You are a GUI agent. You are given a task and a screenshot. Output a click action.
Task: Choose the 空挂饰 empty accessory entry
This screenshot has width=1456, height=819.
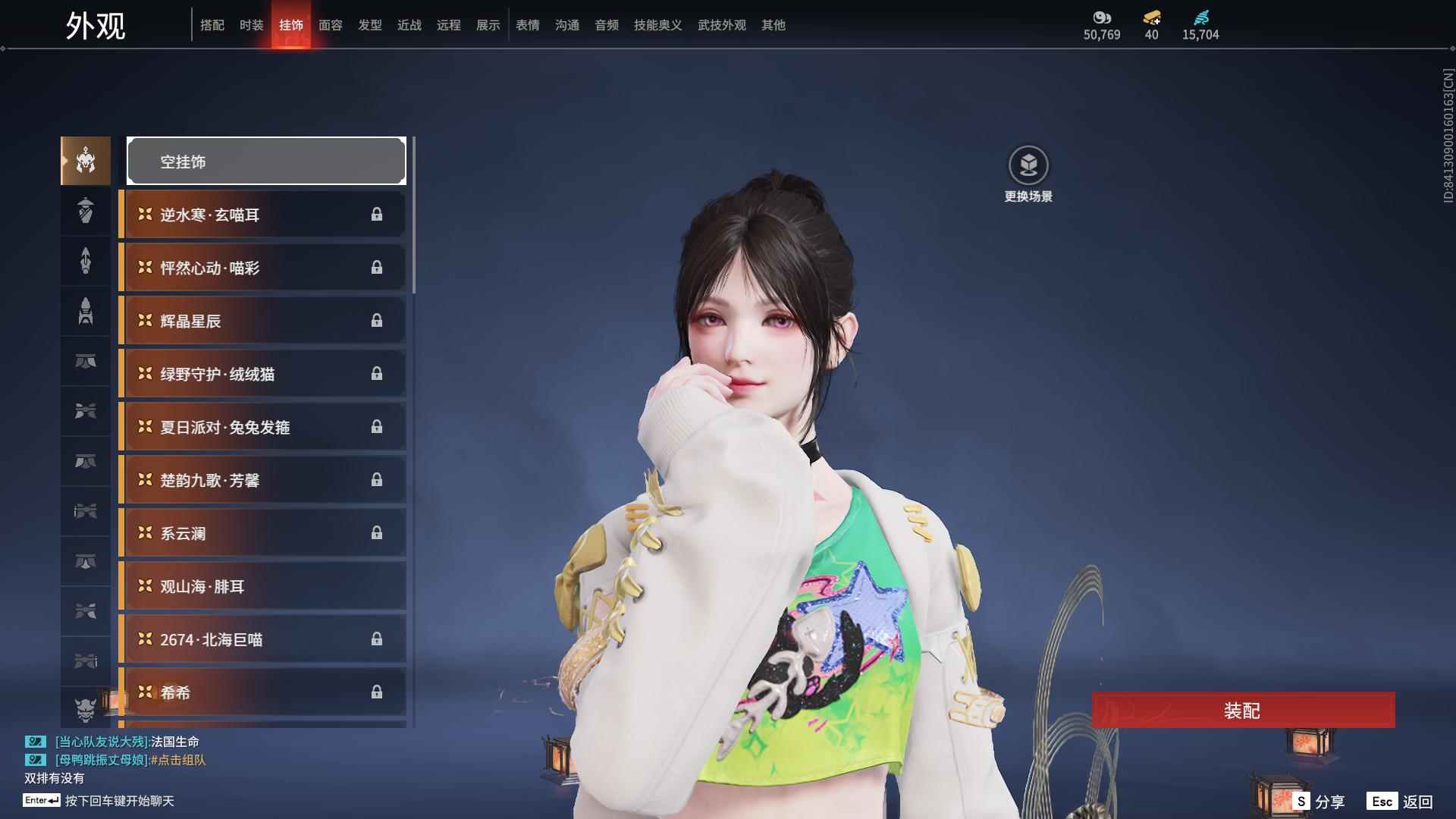click(x=266, y=162)
